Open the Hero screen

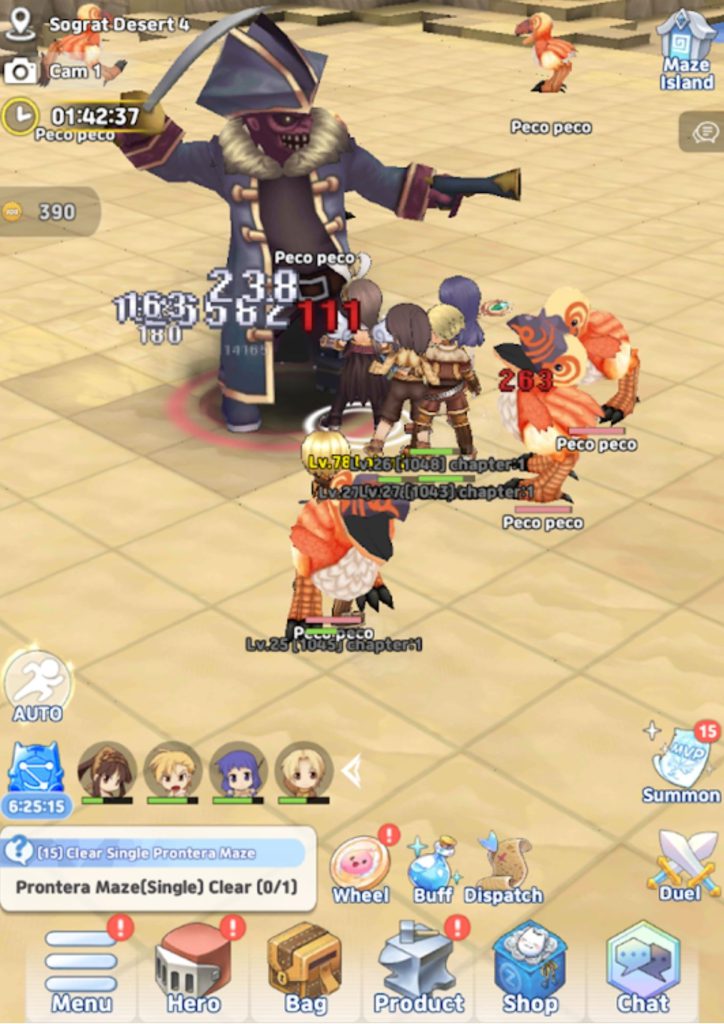pos(193,969)
